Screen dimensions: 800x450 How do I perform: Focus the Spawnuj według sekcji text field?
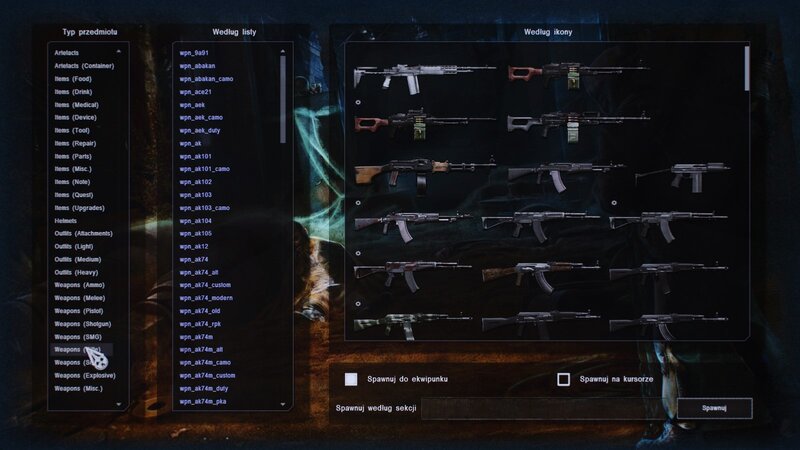click(545, 408)
